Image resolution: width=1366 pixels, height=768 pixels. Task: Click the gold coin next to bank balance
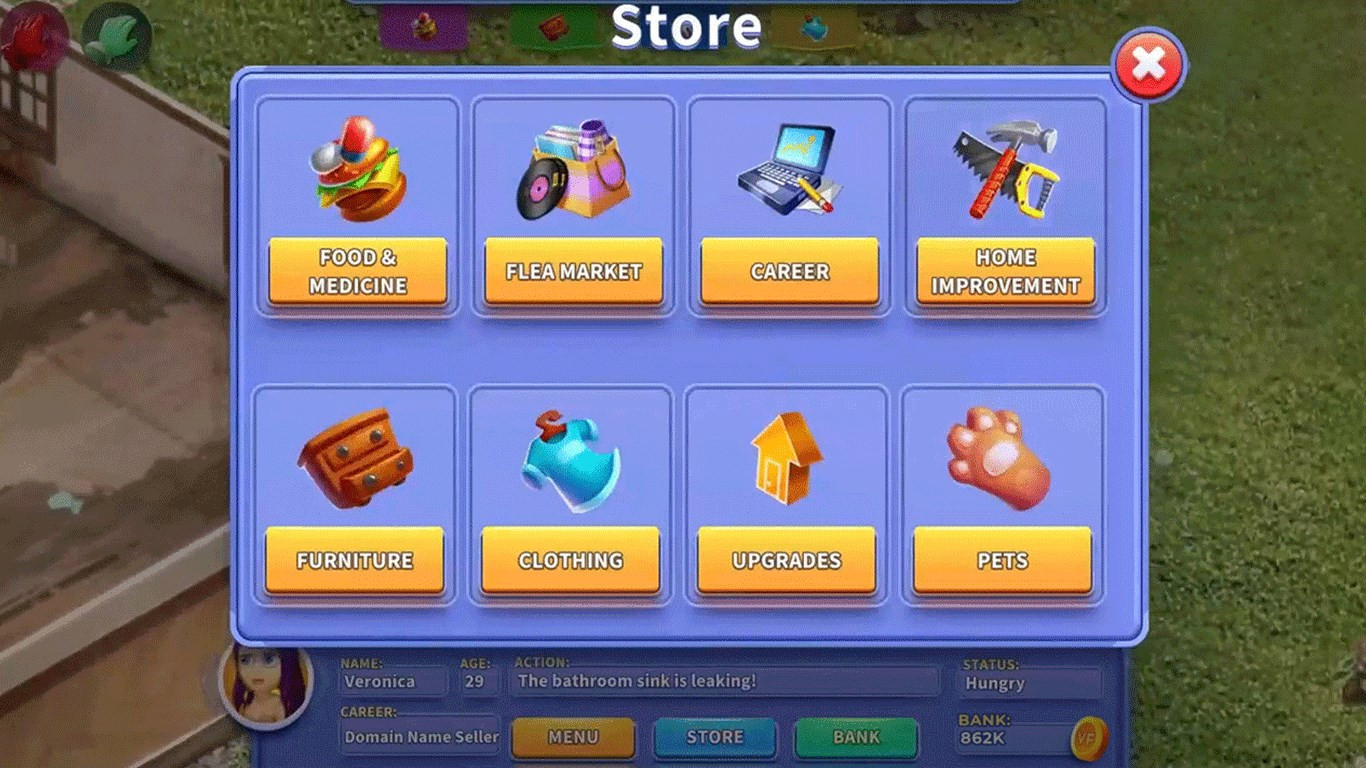click(x=1087, y=740)
